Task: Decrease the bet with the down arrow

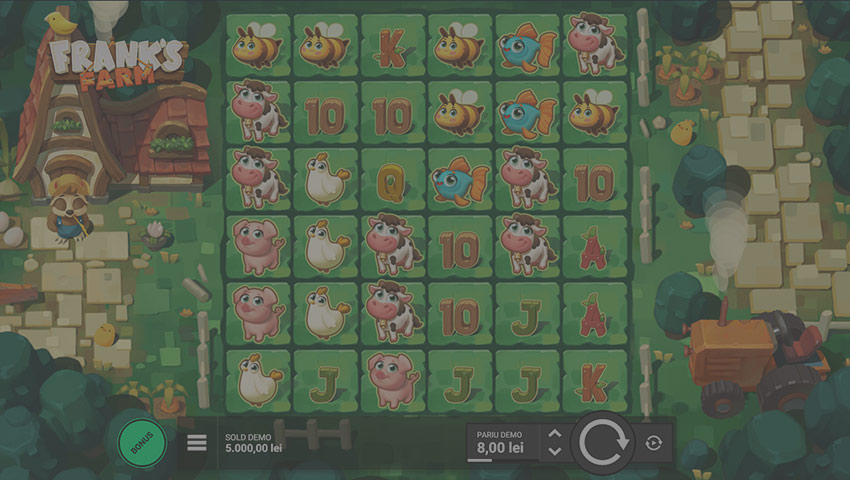Action: pos(555,451)
